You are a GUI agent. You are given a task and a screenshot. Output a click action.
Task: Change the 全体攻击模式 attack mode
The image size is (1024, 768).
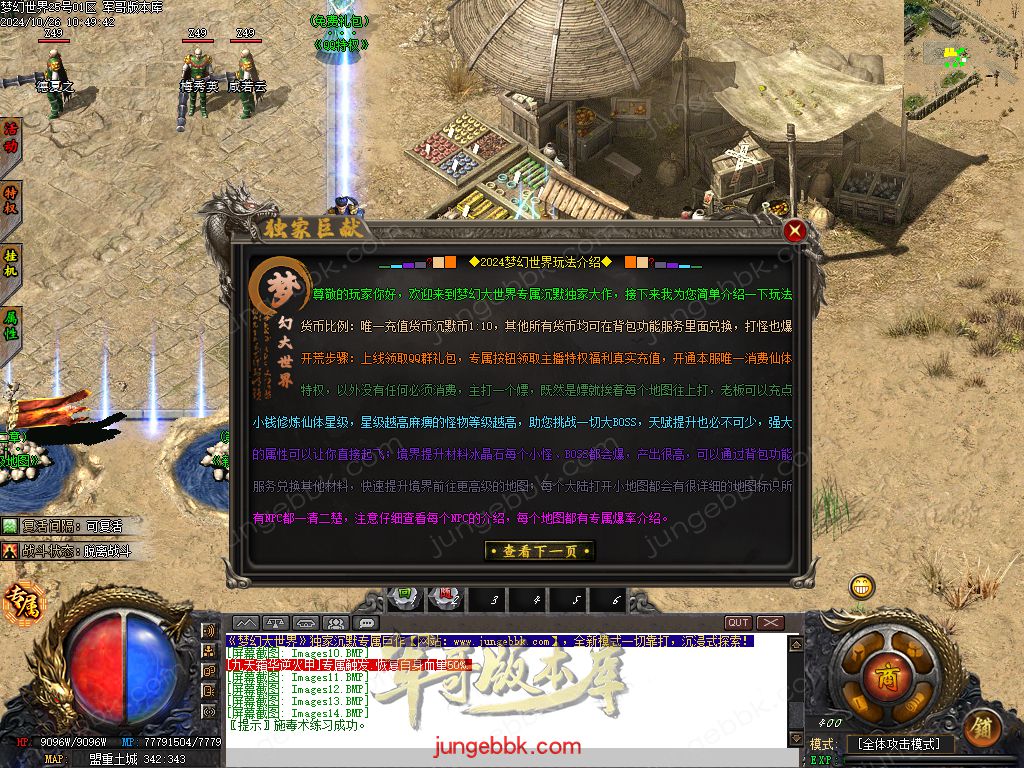(x=900, y=744)
